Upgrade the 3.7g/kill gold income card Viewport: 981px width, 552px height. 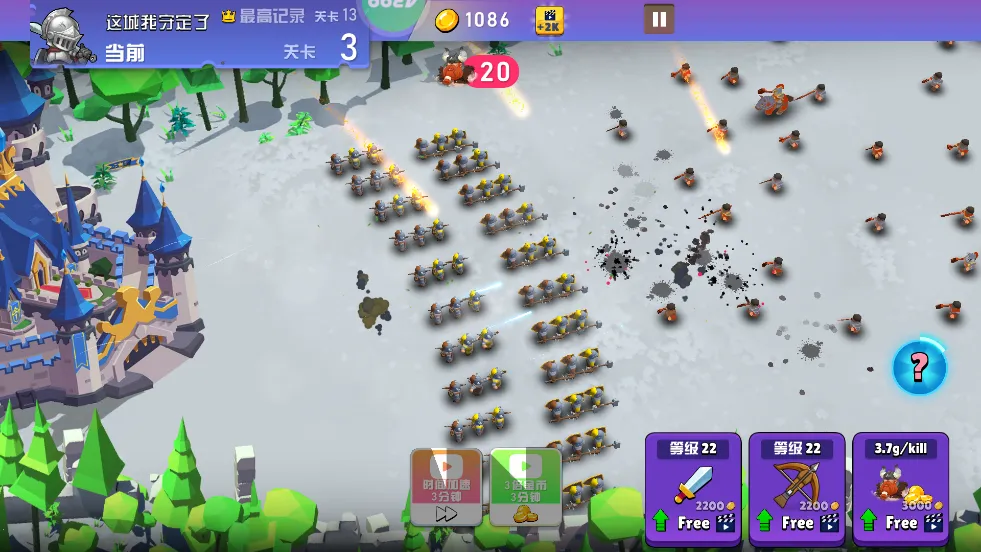click(900, 485)
